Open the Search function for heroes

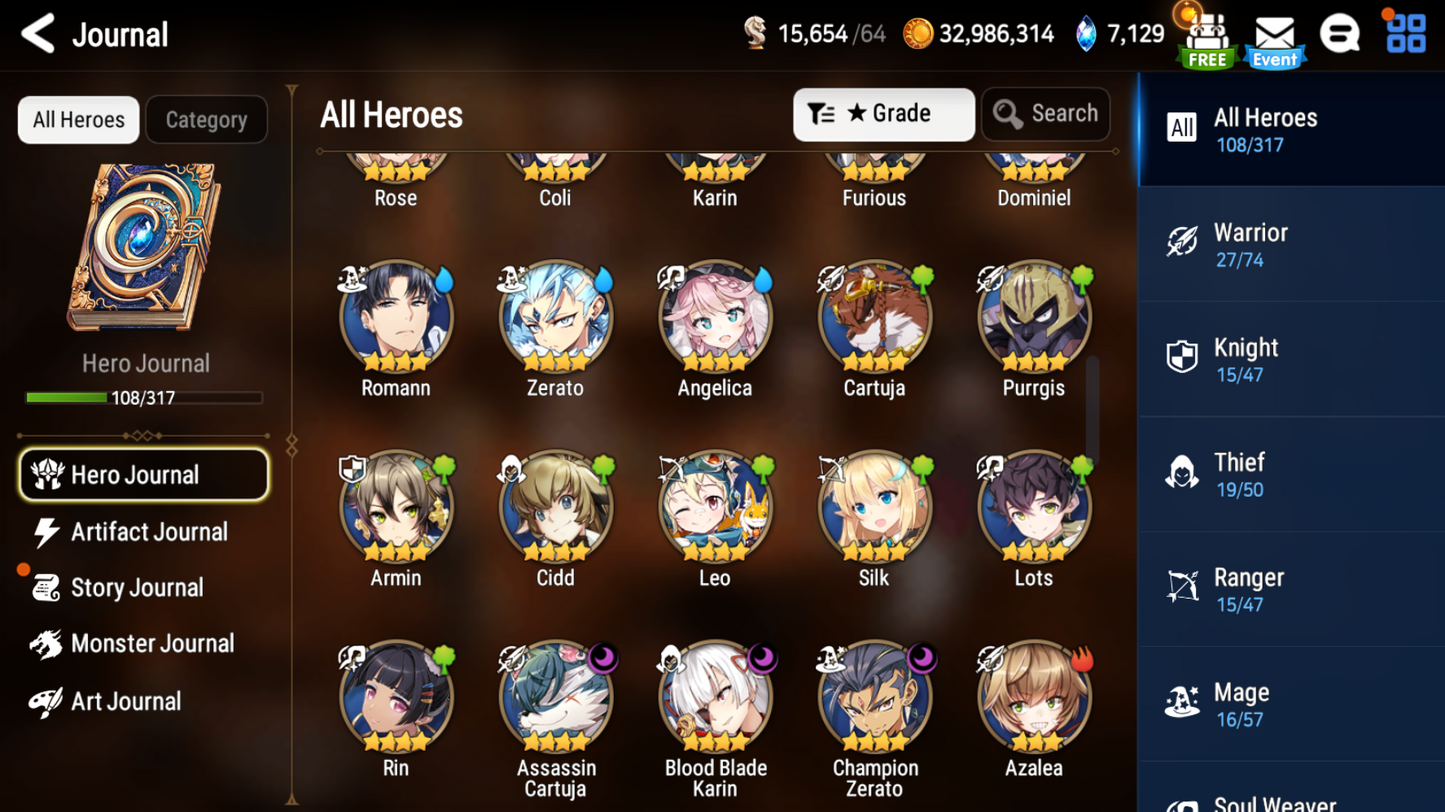click(x=1046, y=114)
